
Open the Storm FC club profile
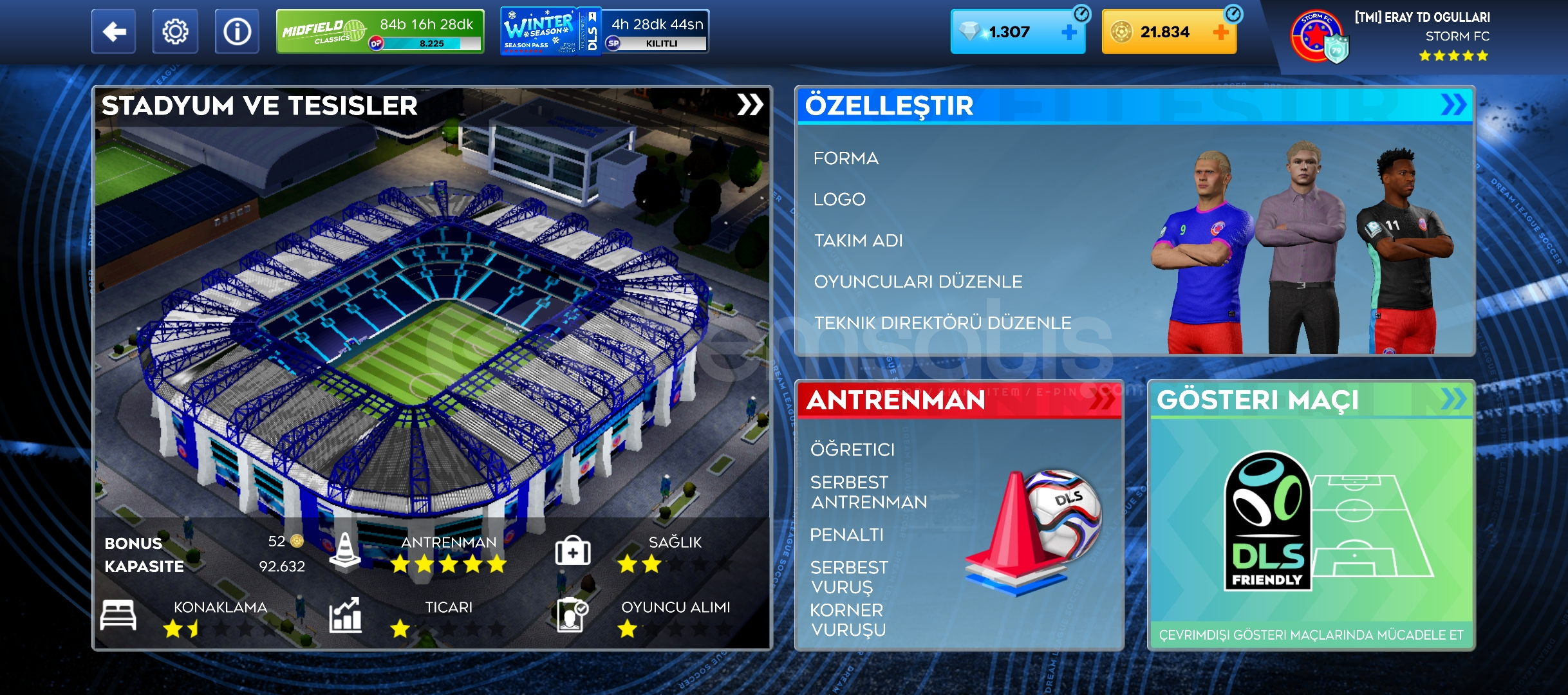pyautogui.click(x=1390, y=36)
